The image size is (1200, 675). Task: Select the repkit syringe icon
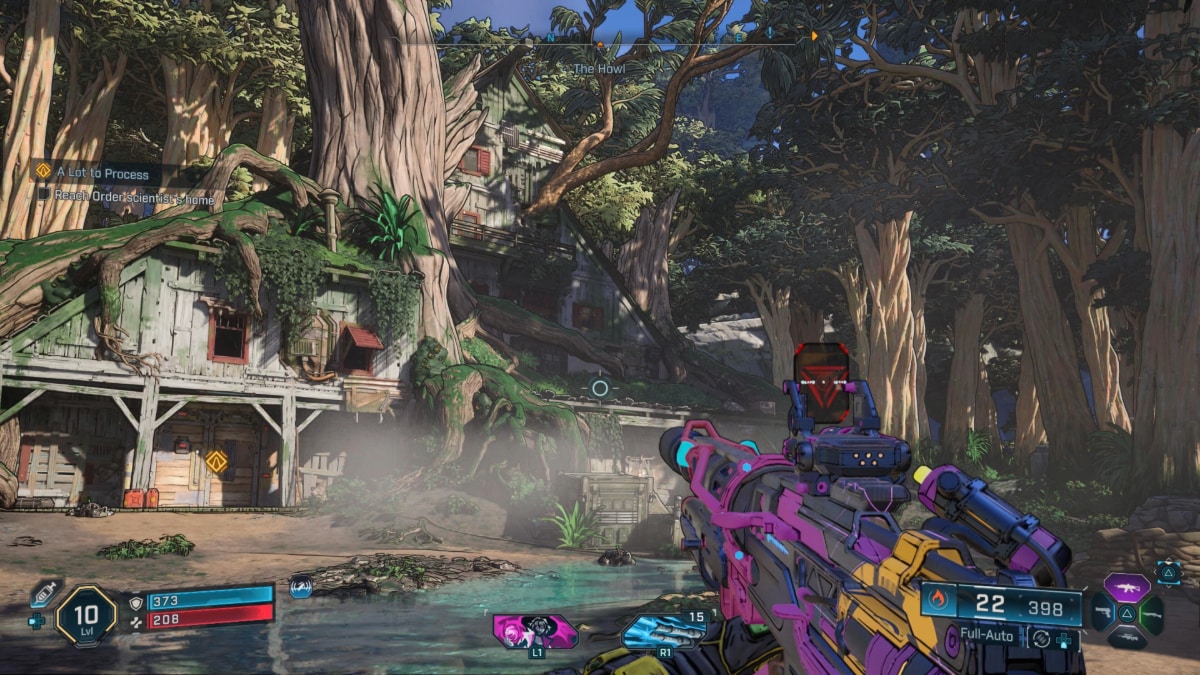click(x=44, y=592)
